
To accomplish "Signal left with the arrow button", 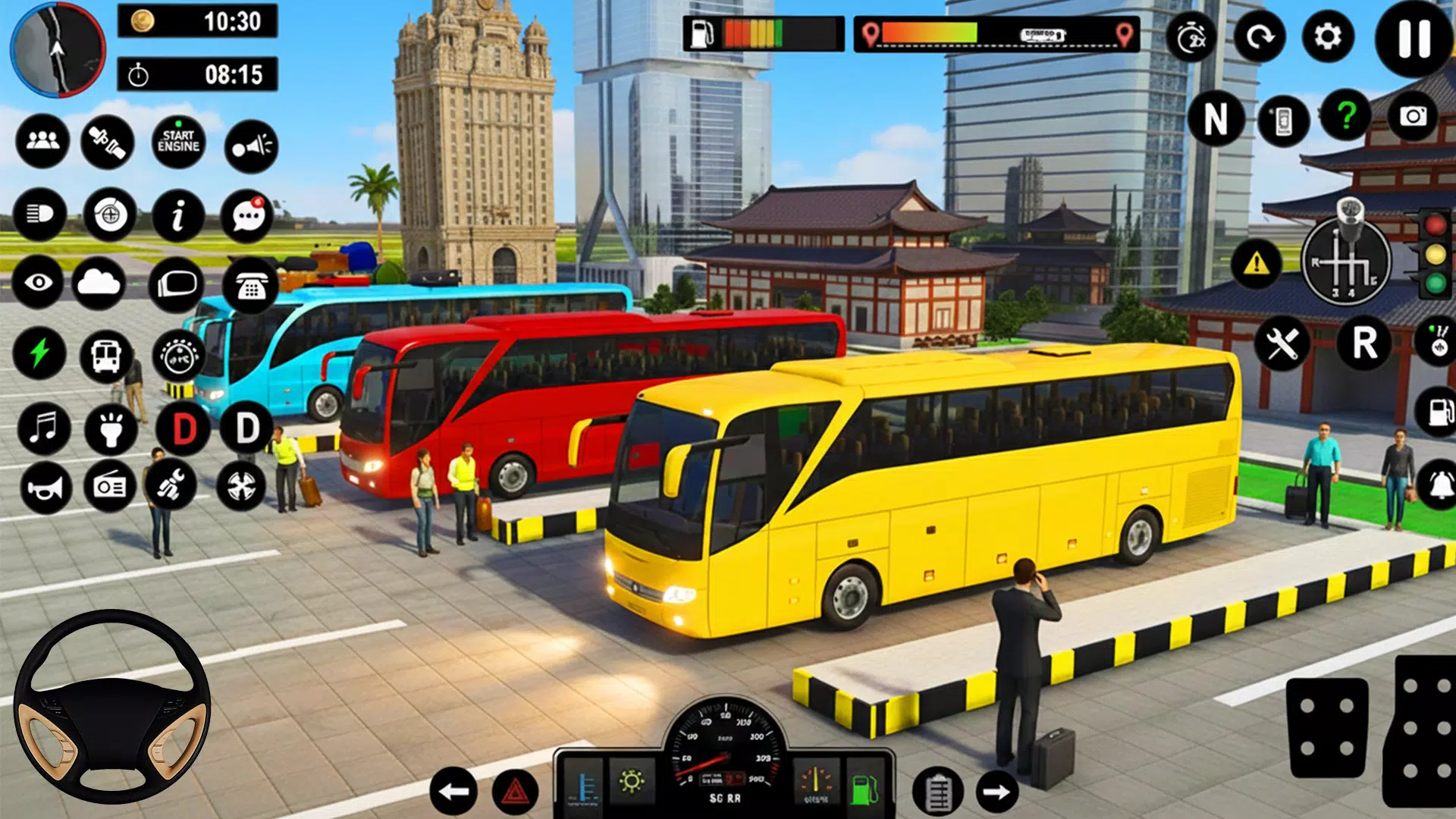I will coord(453,792).
